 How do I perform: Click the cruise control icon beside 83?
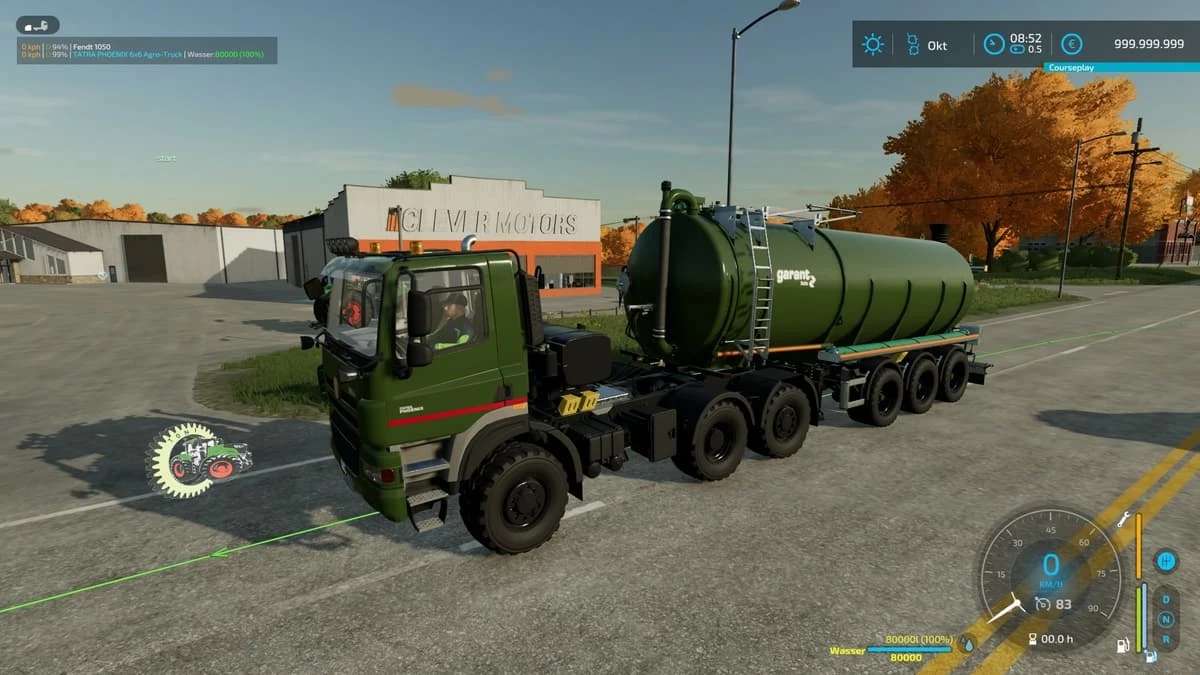coord(1041,603)
